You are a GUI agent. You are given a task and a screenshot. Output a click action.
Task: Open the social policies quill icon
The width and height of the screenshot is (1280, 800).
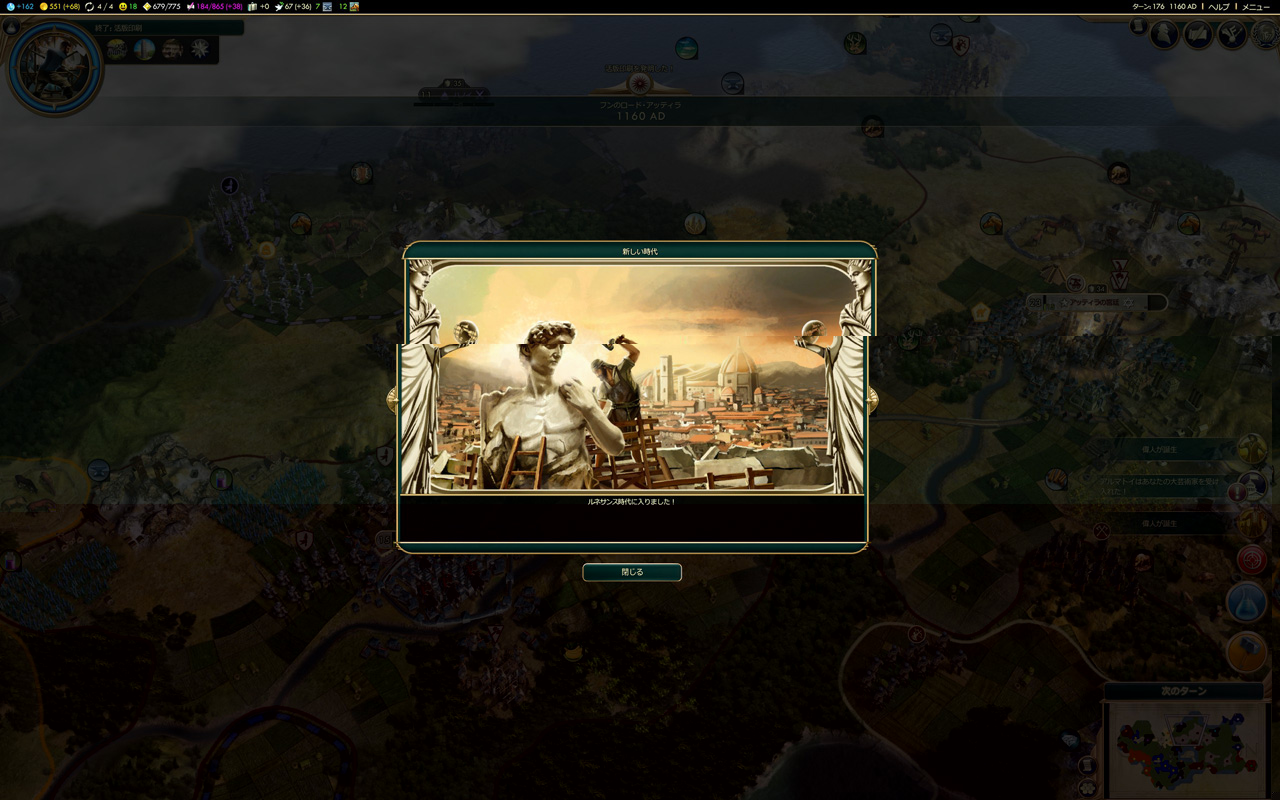click(x=1231, y=35)
